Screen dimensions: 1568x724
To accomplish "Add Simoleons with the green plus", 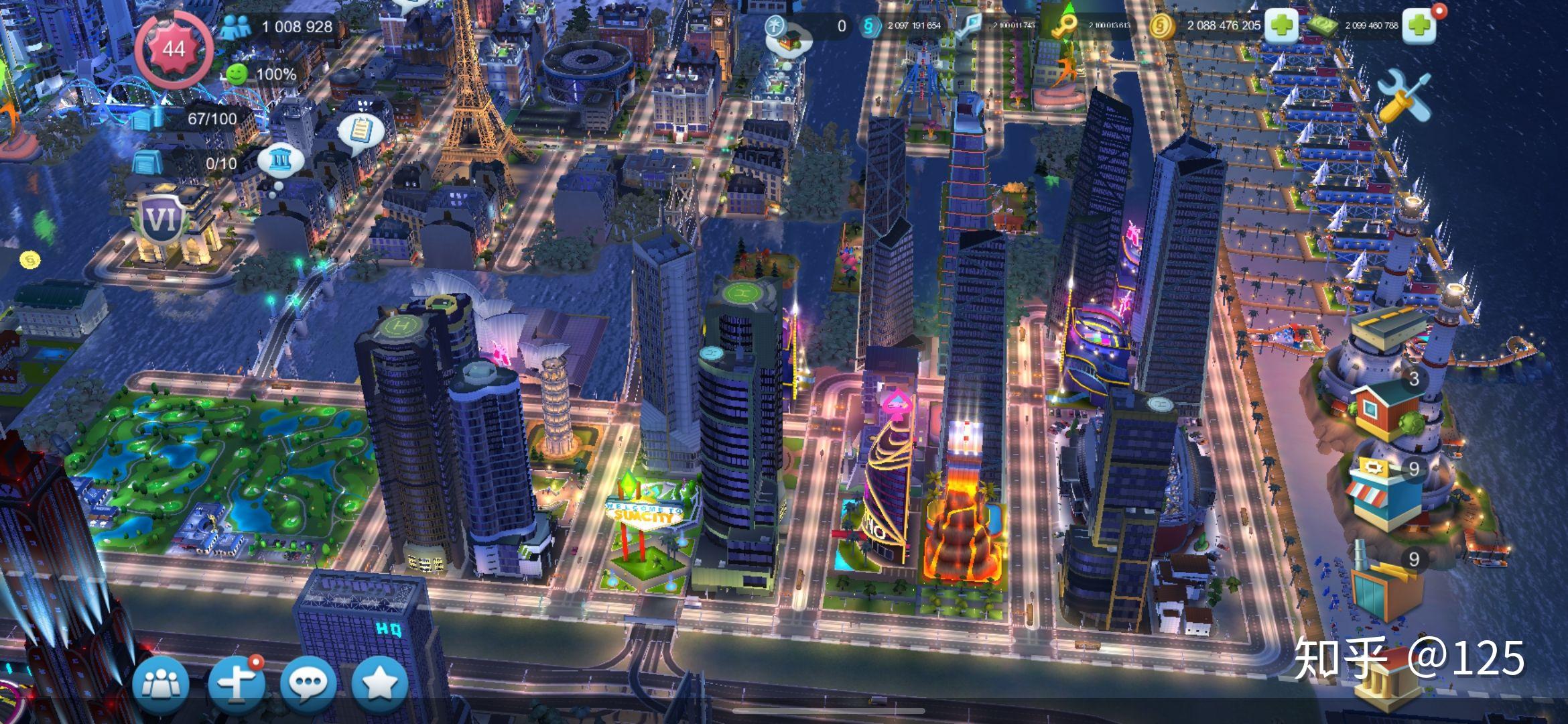I will click(x=1281, y=26).
